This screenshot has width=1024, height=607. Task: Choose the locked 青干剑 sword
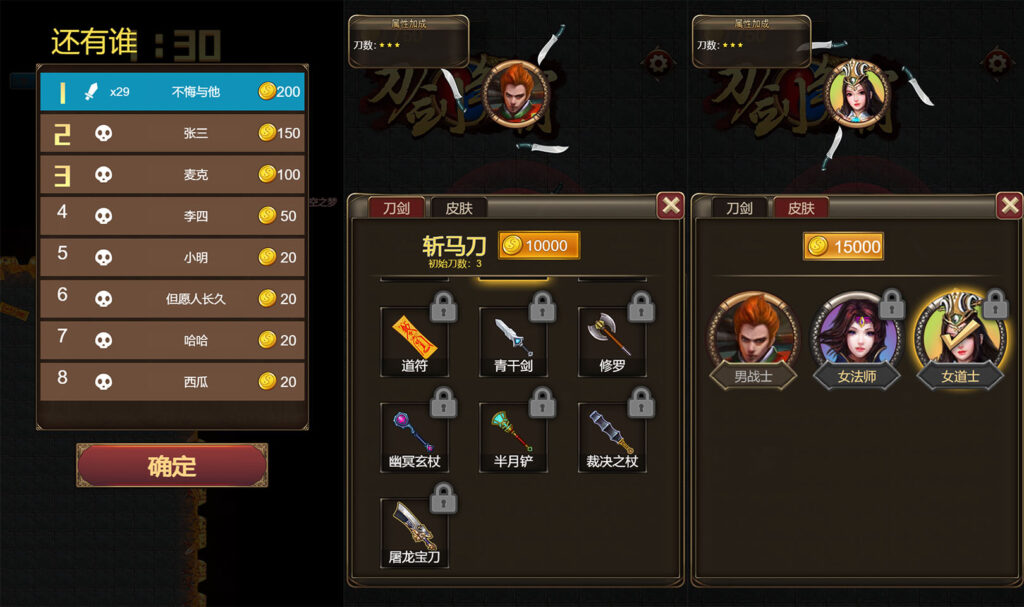[x=512, y=341]
